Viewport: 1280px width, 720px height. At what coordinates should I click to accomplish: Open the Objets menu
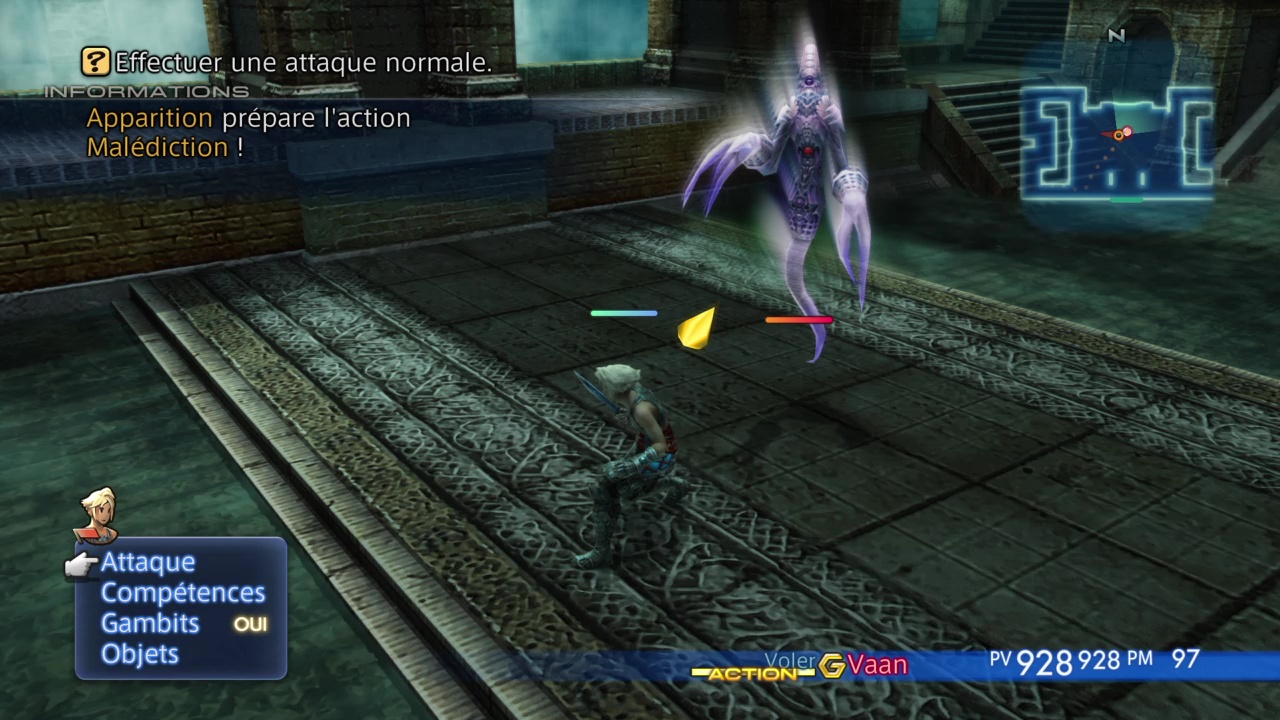coord(140,654)
